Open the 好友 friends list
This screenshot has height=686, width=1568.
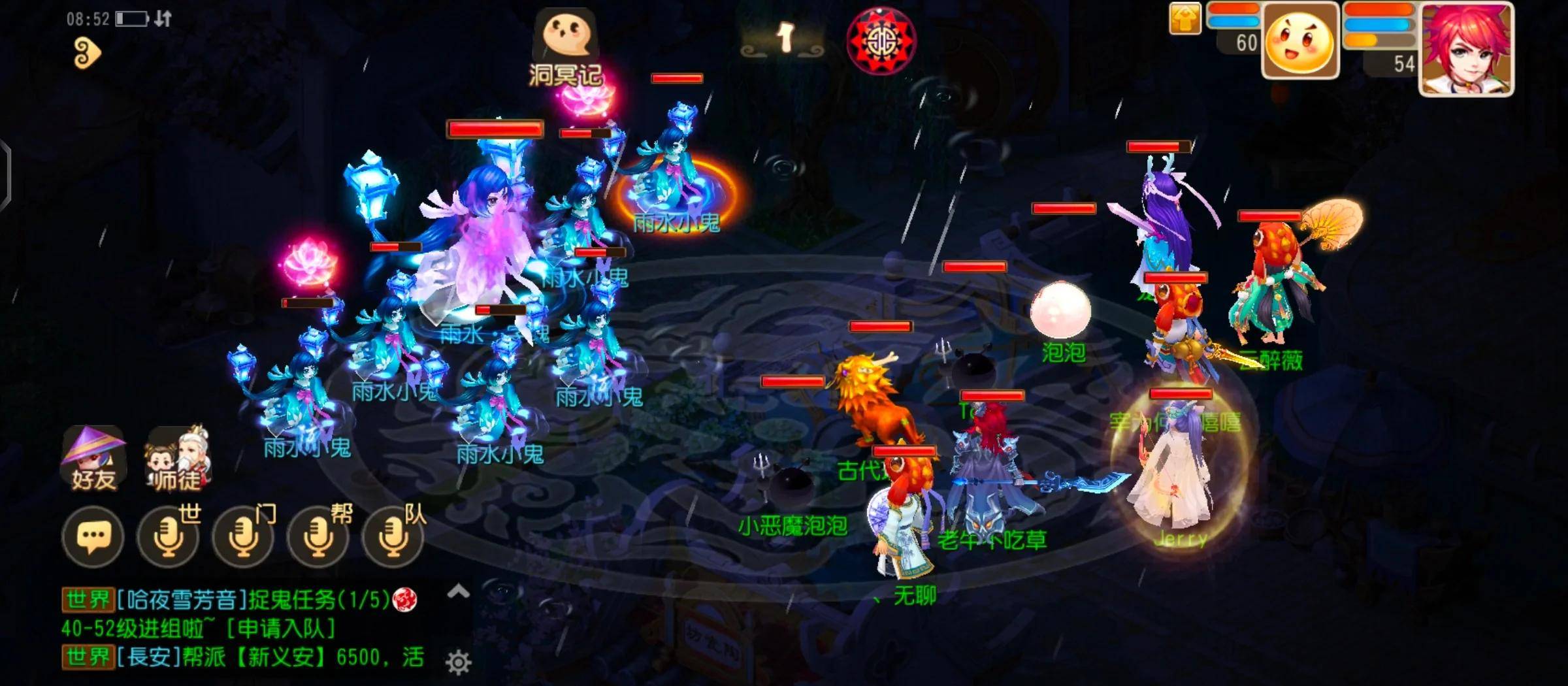(93, 459)
